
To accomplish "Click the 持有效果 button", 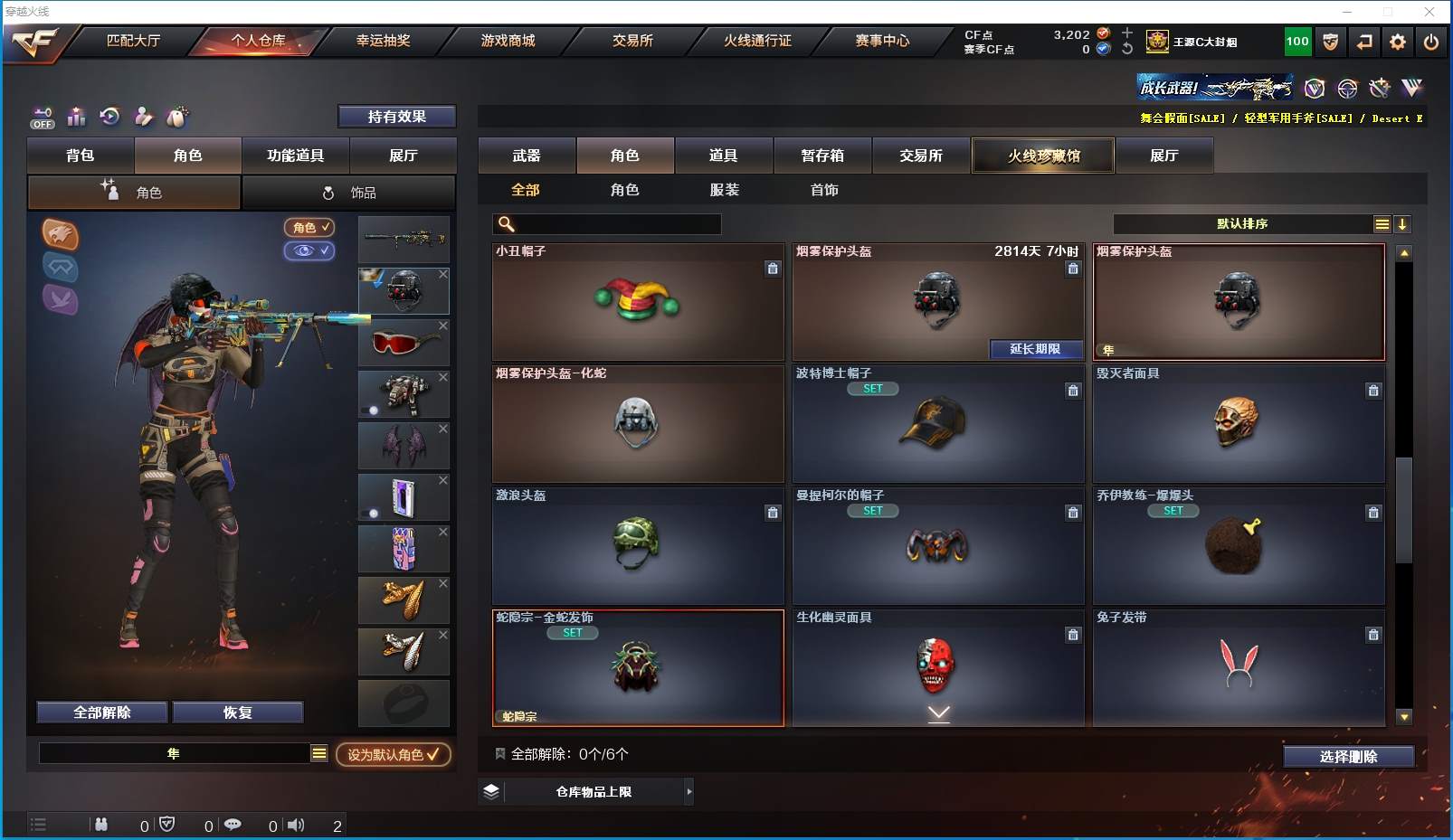I will click(x=396, y=117).
